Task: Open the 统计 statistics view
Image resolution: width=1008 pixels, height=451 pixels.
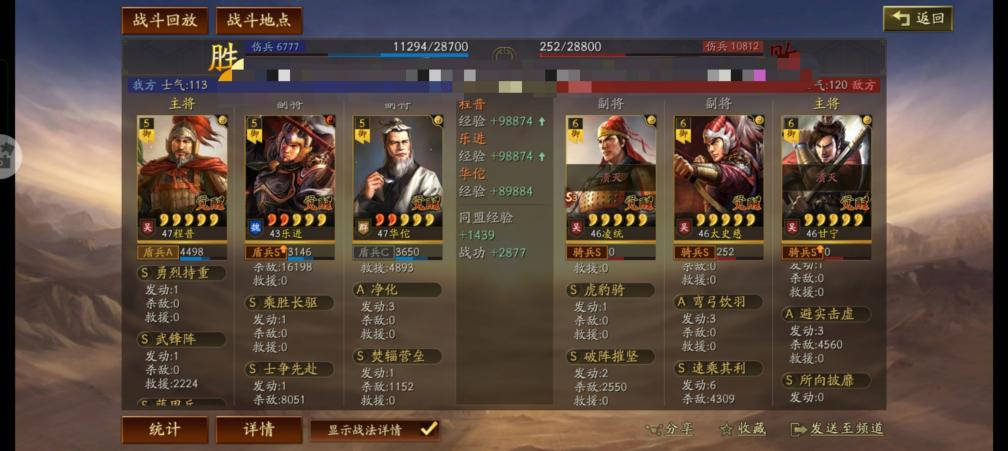Action: click(165, 429)
